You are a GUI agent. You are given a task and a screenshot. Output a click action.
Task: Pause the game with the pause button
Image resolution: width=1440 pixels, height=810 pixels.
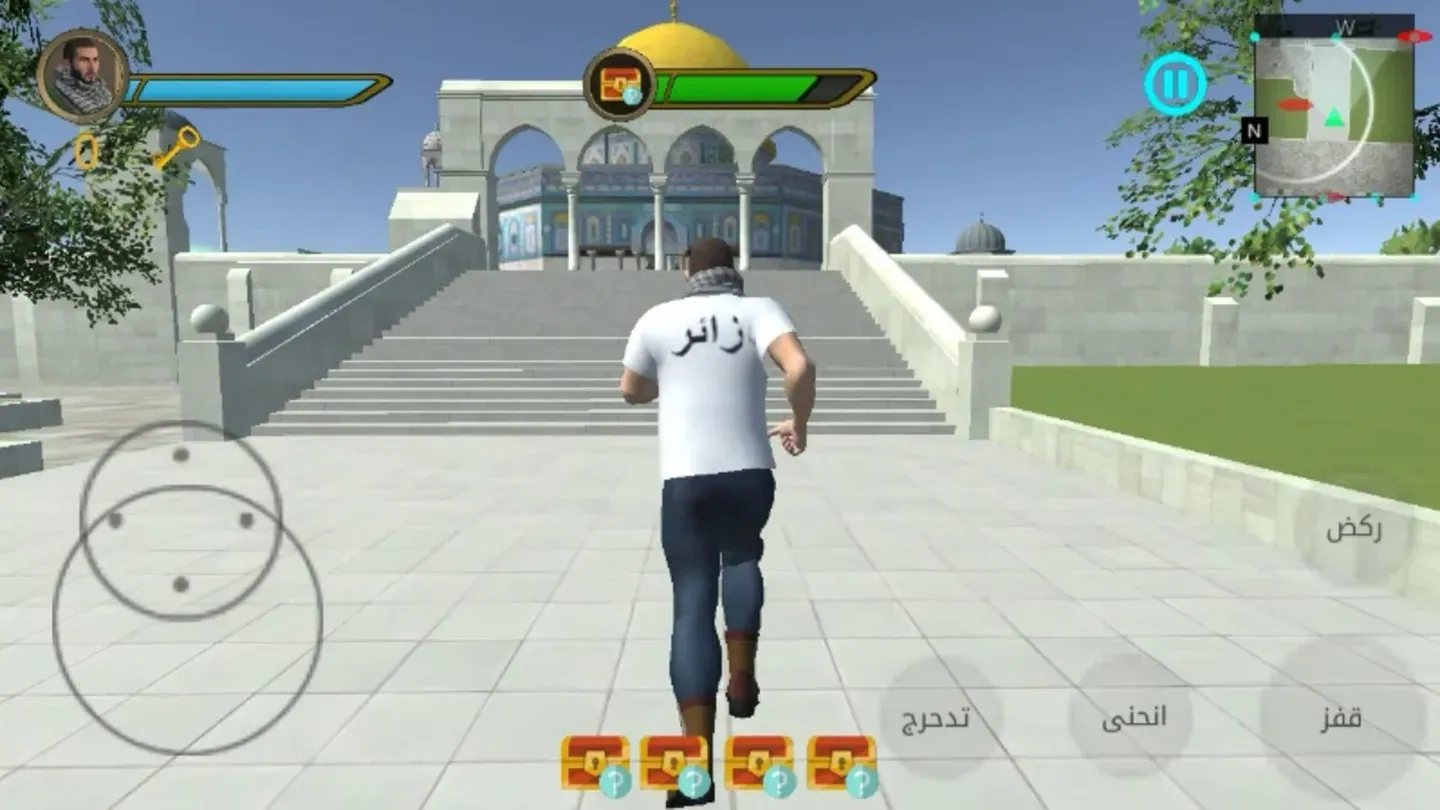click(1176, 84)
